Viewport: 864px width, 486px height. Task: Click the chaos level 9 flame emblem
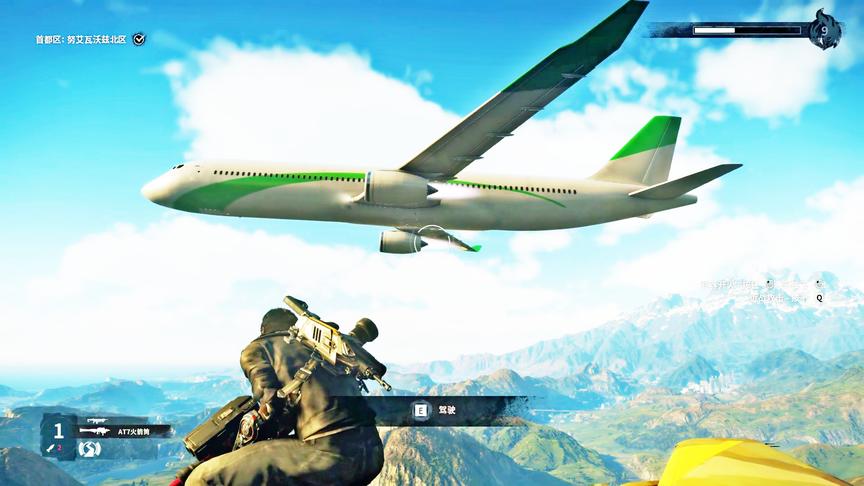[x=824, y=30]
